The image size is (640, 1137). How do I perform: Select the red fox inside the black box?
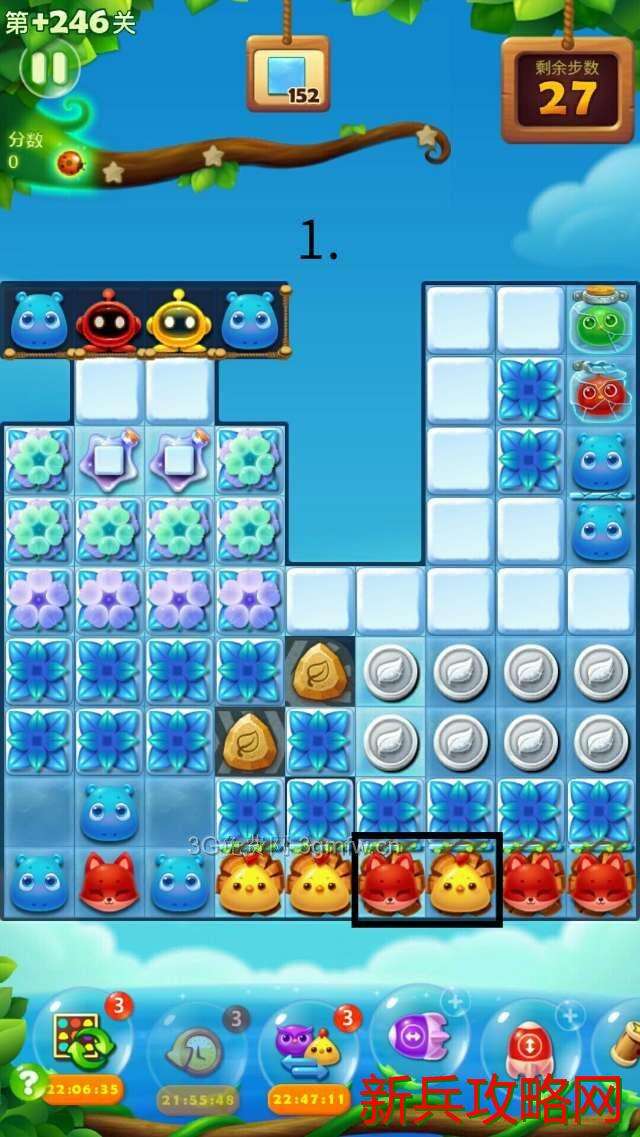coord(391,883)
